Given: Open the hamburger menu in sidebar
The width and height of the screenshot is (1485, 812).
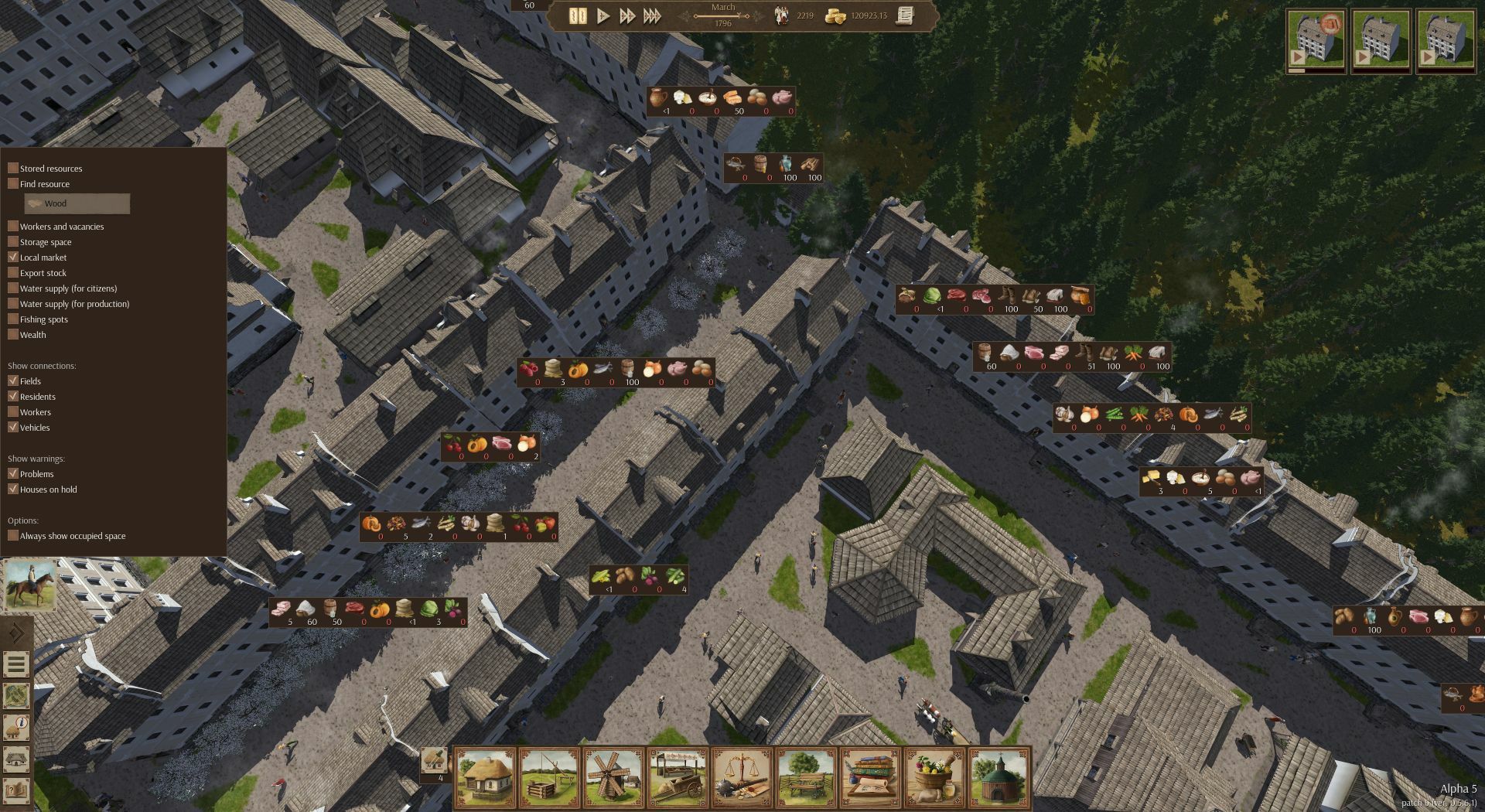Looking at the screenshot, I should (x=17, y=664).
